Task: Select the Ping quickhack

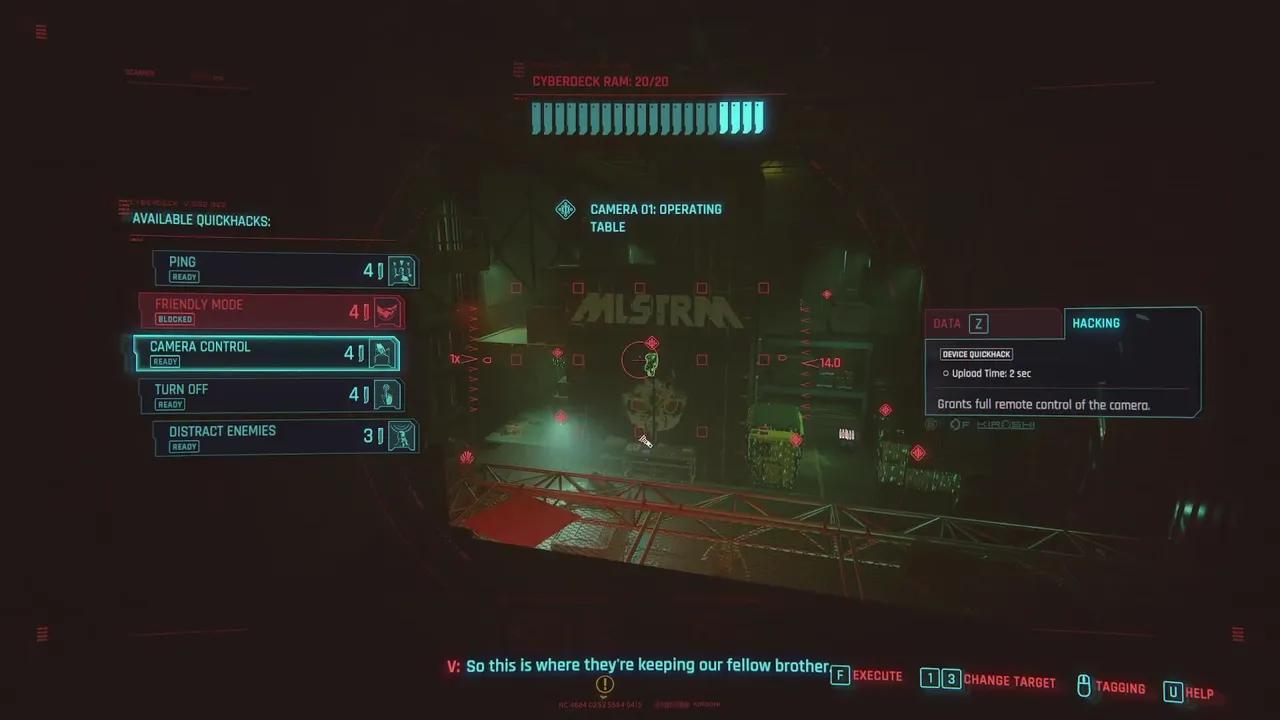Action: point(284,269)
